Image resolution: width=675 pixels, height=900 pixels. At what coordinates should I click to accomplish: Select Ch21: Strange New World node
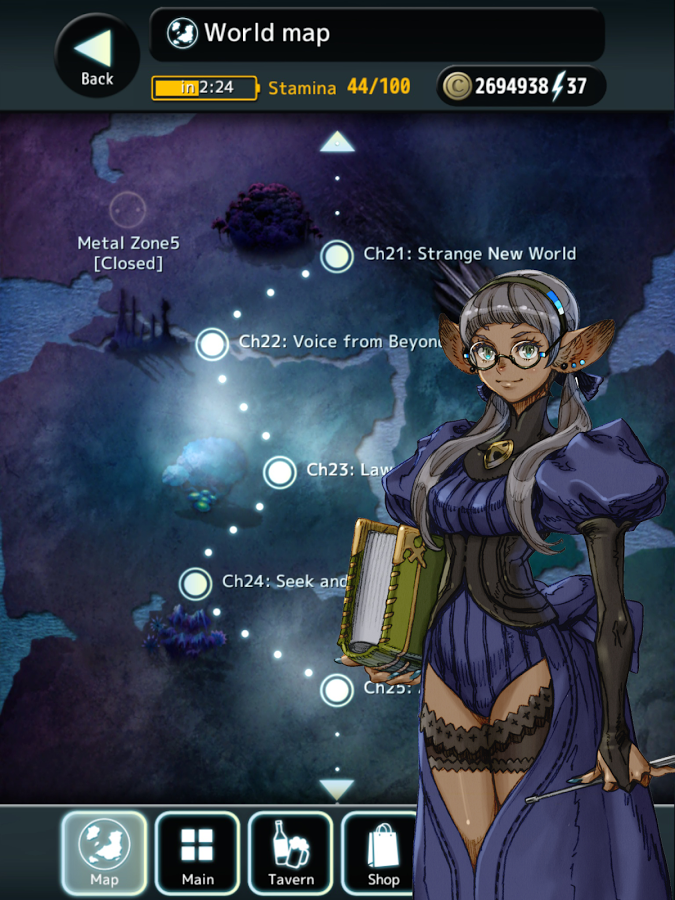[338, 256]
